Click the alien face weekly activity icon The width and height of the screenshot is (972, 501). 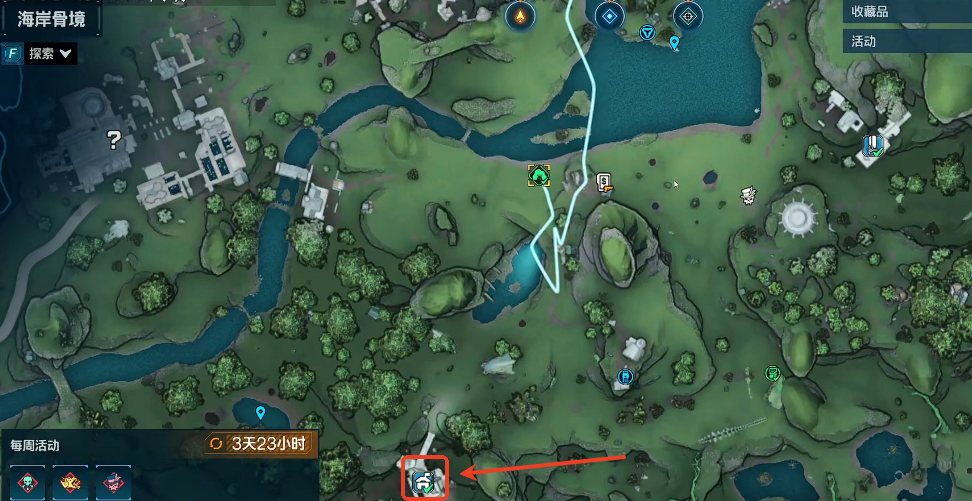28,482
